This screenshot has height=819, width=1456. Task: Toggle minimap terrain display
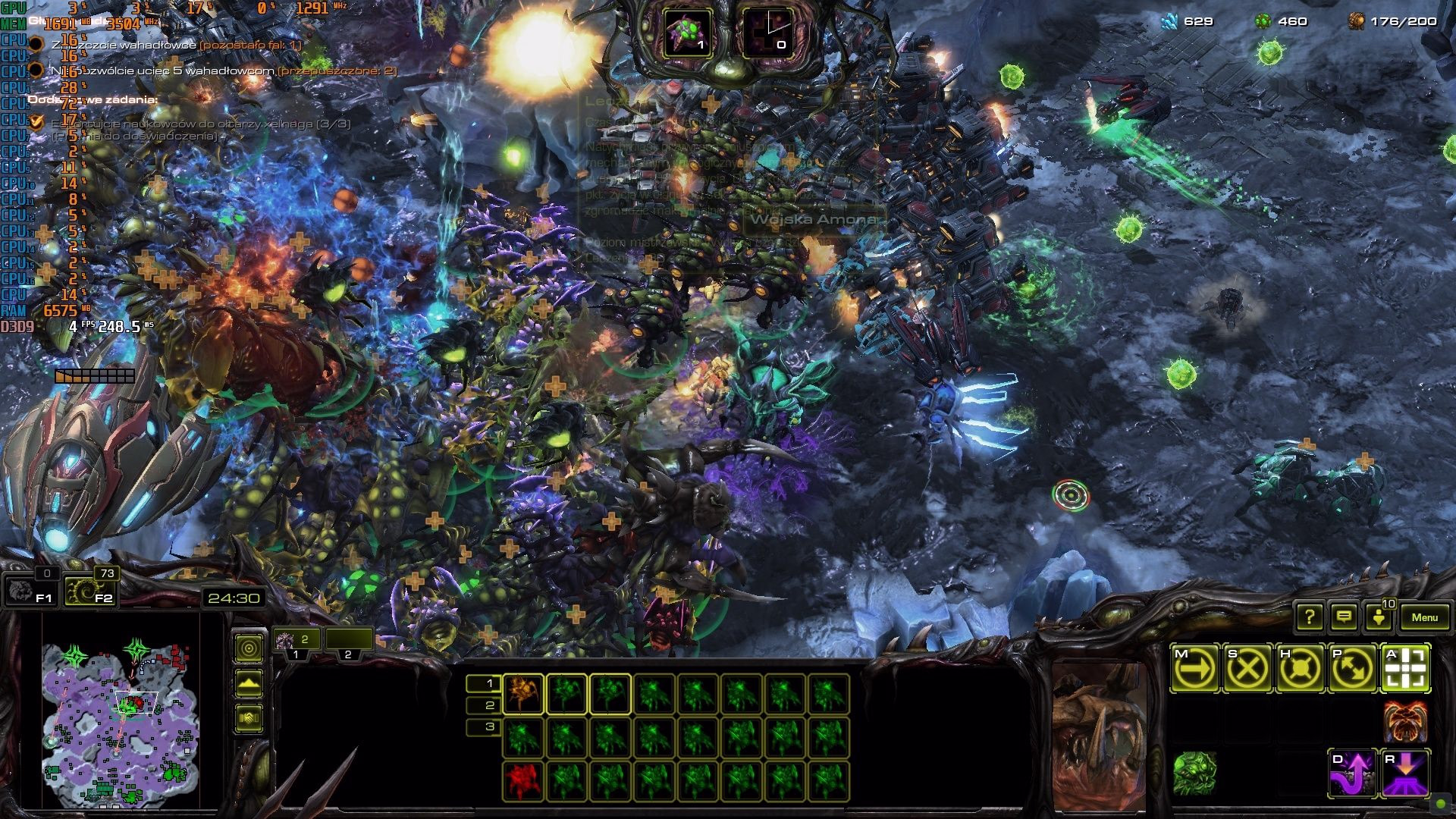[249, 683]
